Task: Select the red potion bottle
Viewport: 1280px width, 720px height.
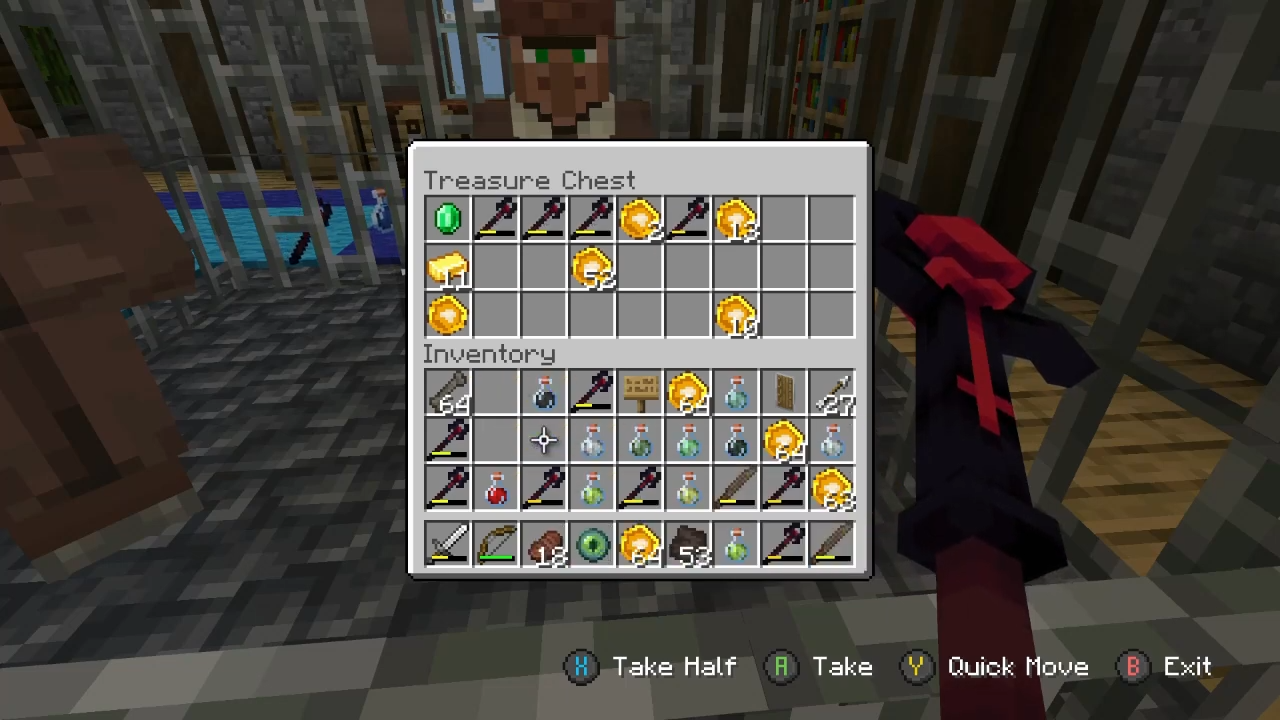Action: pos(495,489)
